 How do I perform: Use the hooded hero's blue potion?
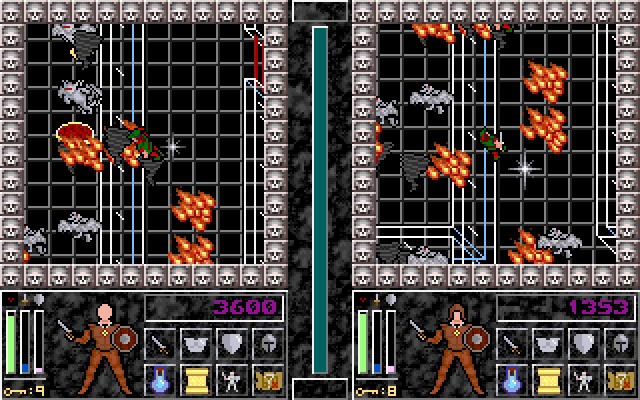point(510,380)
